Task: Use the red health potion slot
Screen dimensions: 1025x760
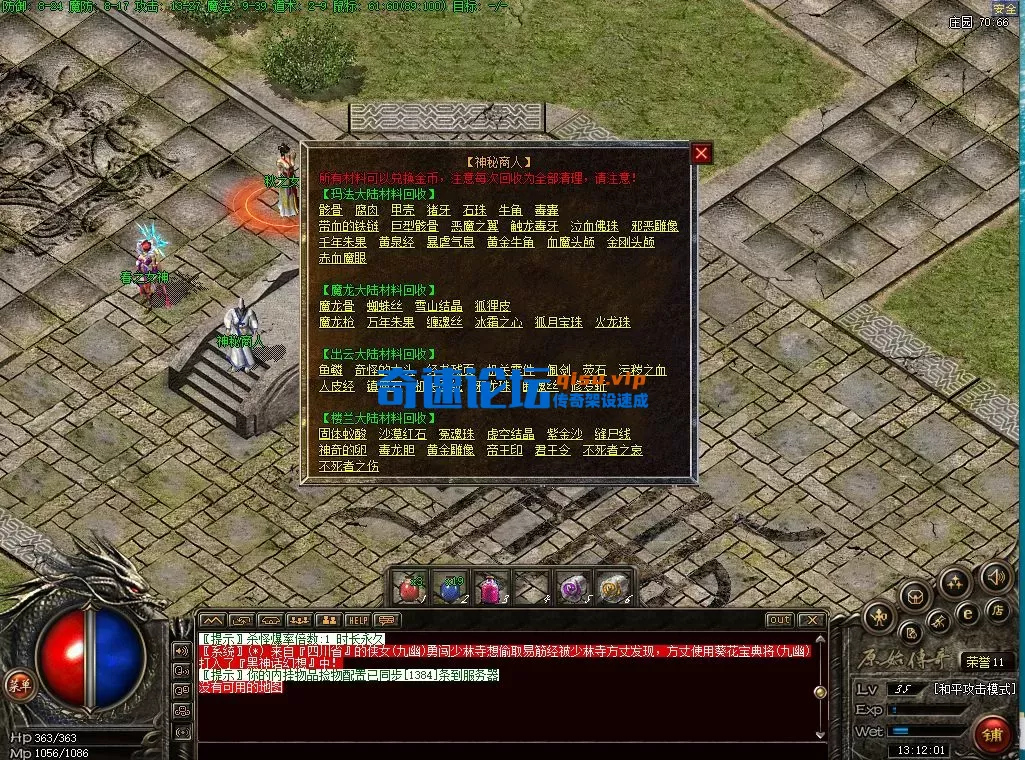Action: coord(408,588)
